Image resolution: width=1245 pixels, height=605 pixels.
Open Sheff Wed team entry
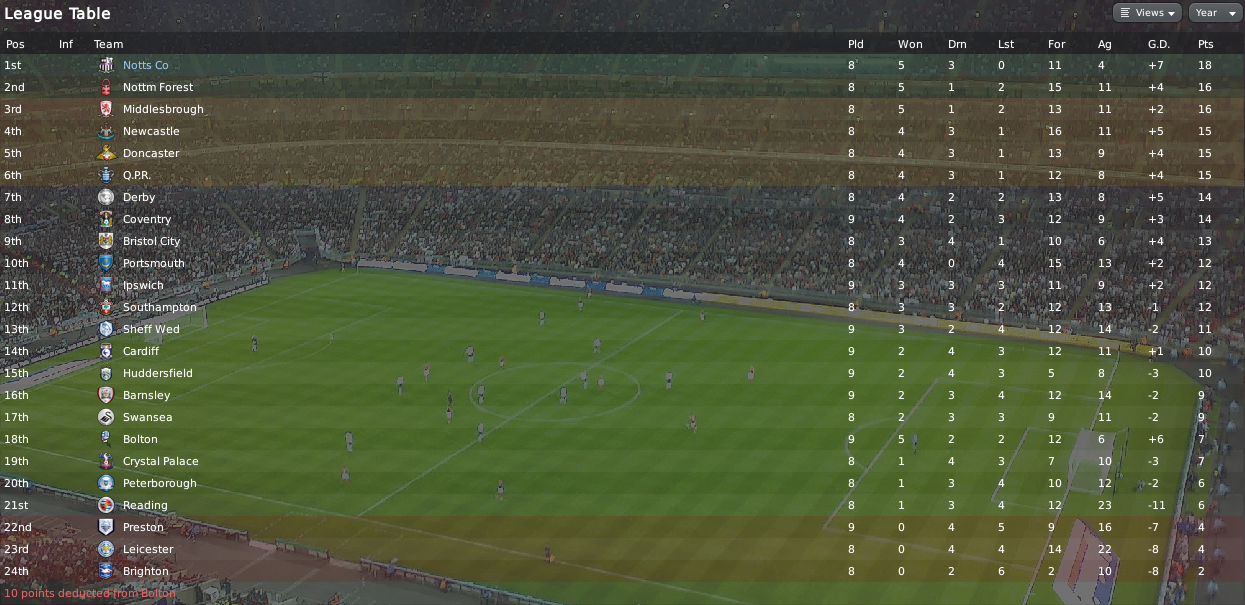pos(151,329)
